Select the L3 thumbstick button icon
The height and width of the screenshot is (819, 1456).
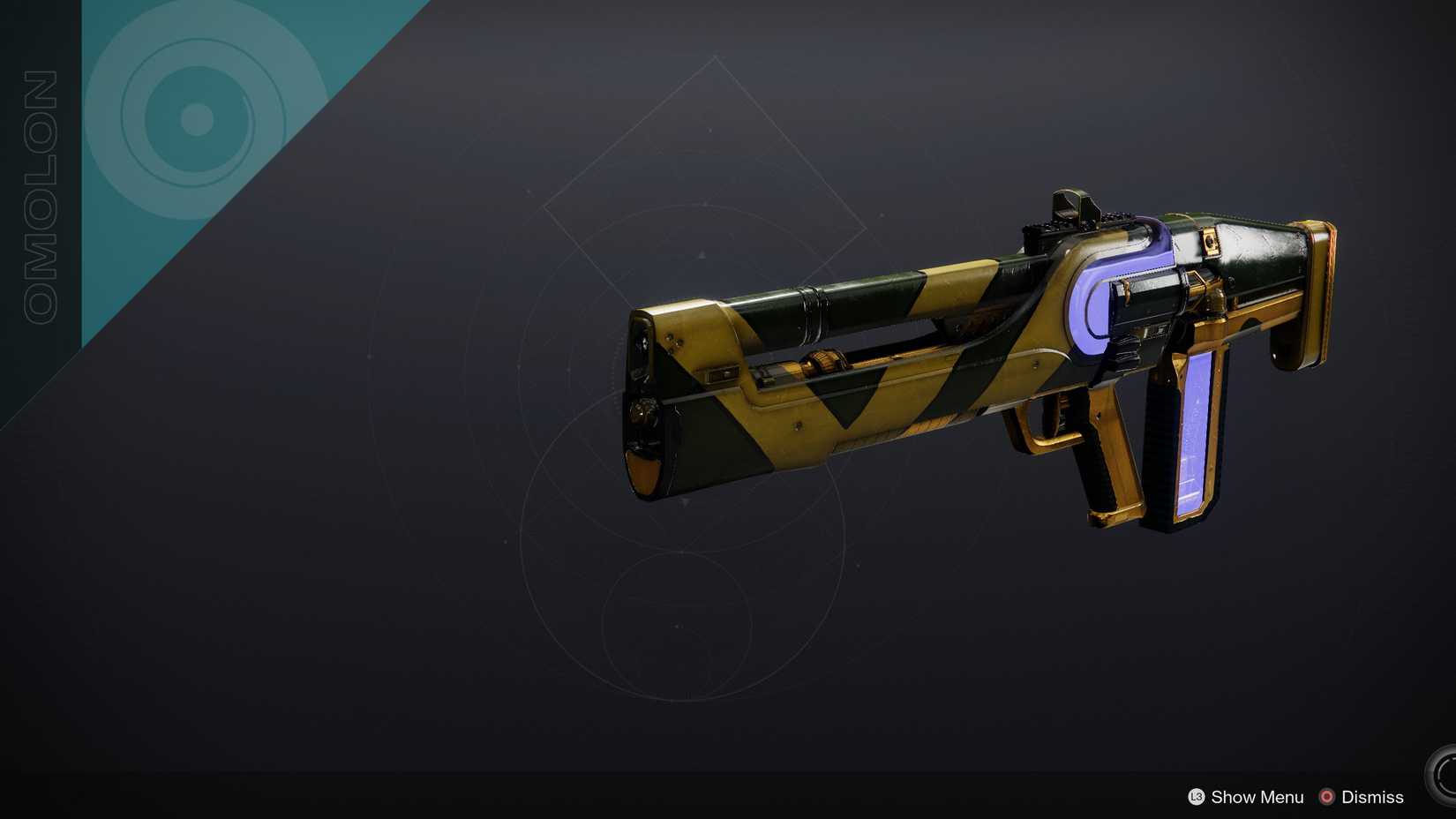coord(1196,797)
